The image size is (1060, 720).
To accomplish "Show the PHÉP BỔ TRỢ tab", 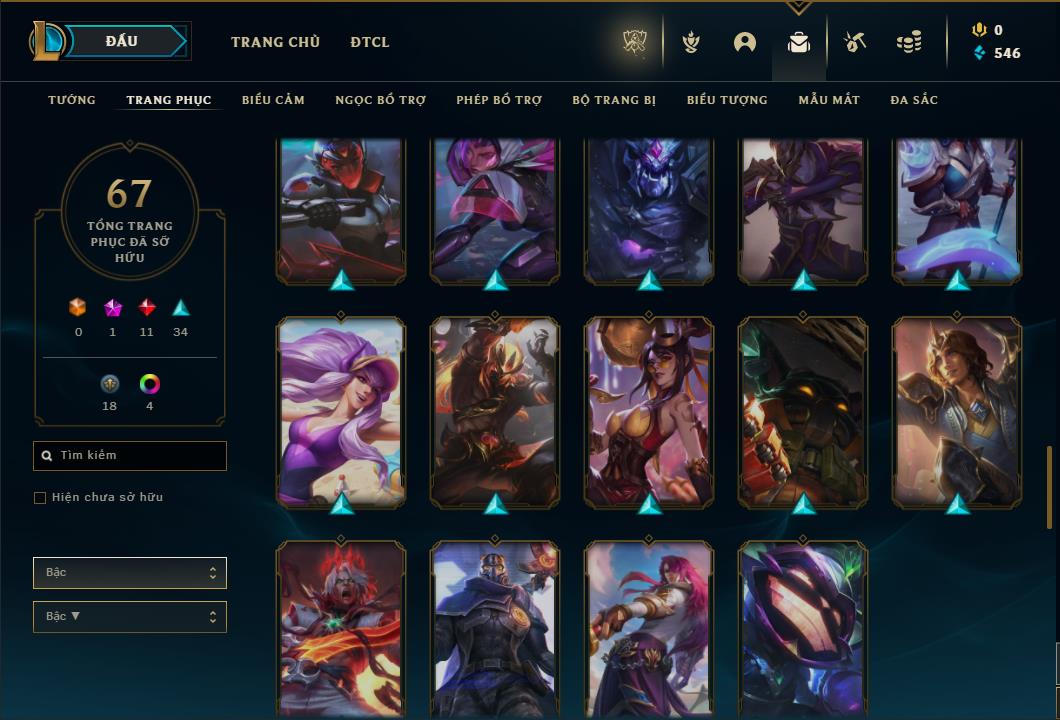I will coord(499,100).
